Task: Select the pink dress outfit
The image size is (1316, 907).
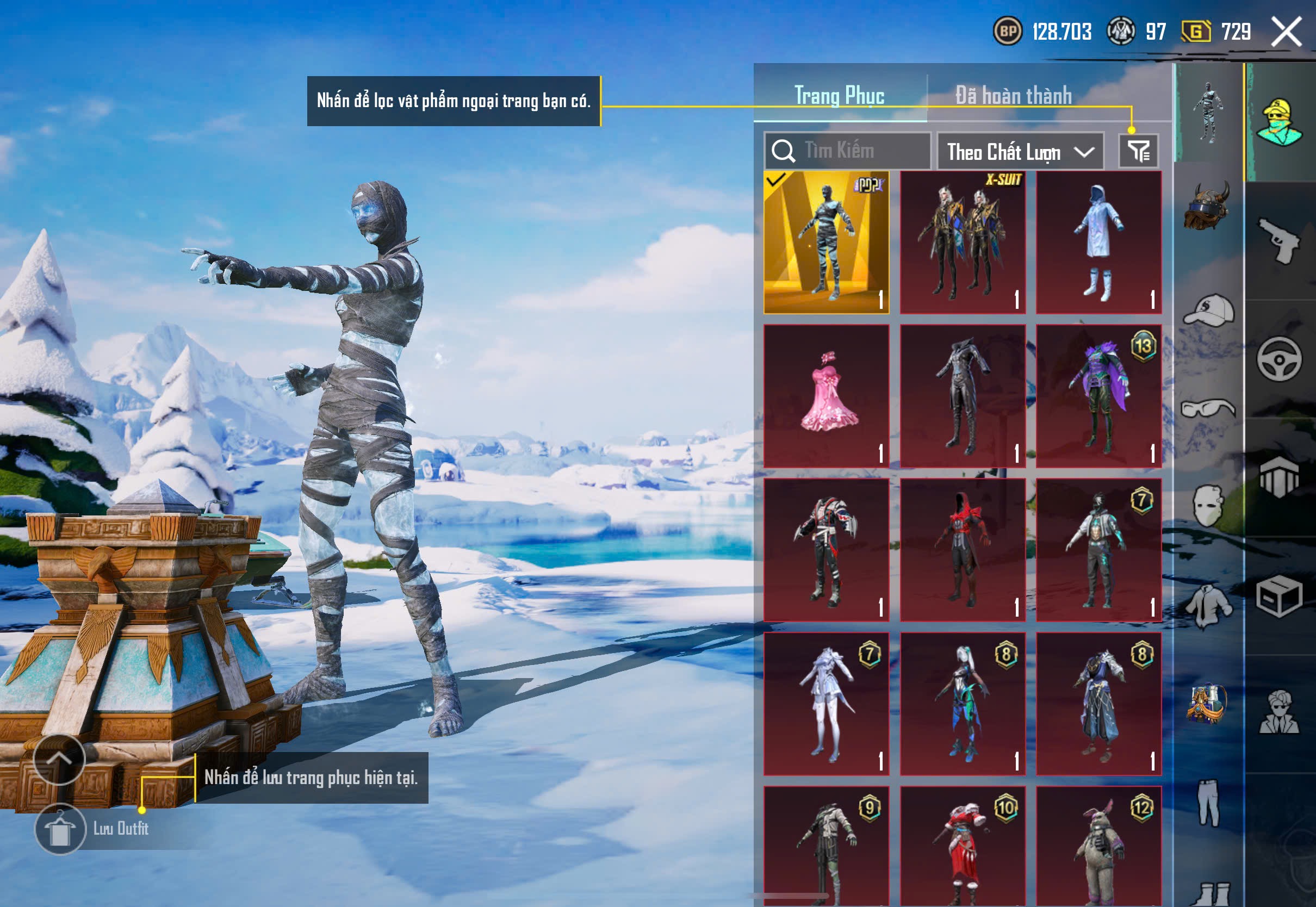Action: point(826,396)
